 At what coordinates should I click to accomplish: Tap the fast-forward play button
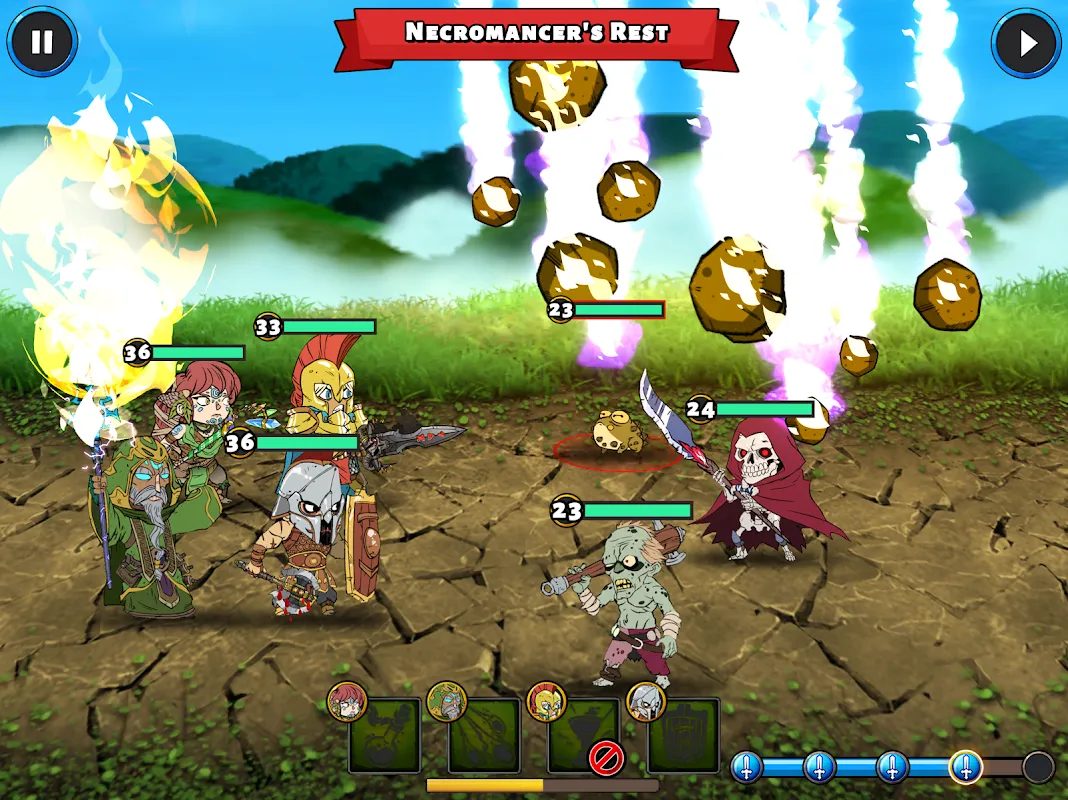click(1025, 43)
